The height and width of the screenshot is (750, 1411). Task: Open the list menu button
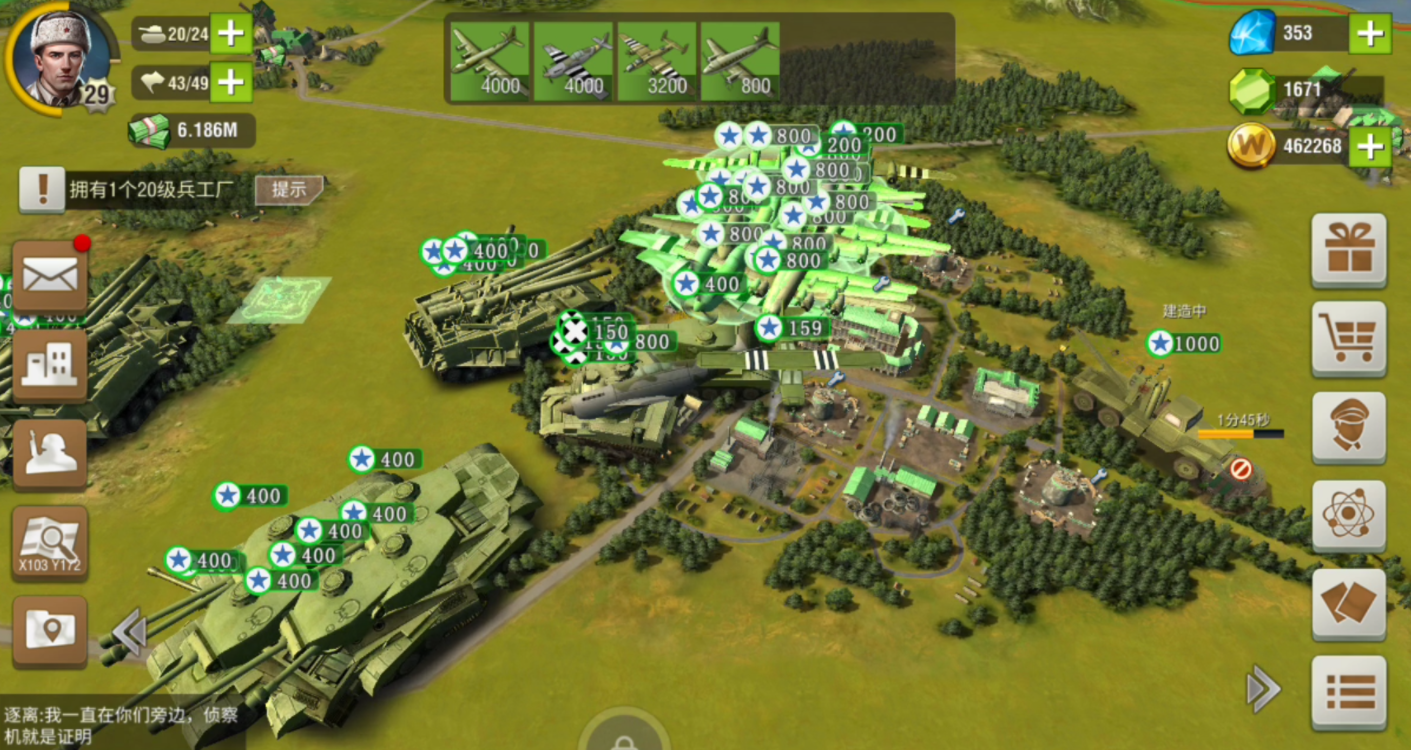(x=1349, y=692)
